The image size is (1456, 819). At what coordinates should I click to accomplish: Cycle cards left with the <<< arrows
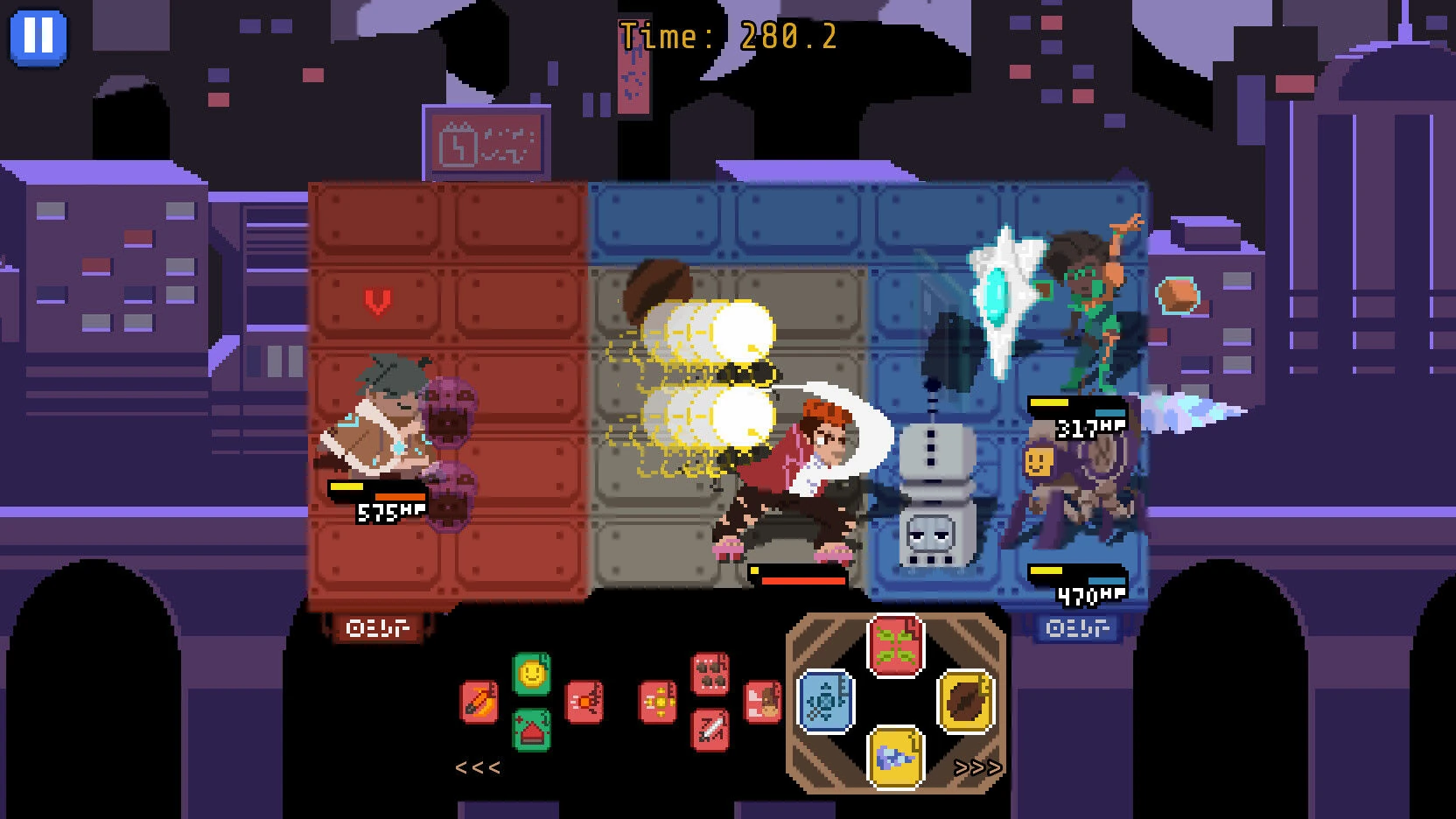pyautogui.click(x=478, y=768)
